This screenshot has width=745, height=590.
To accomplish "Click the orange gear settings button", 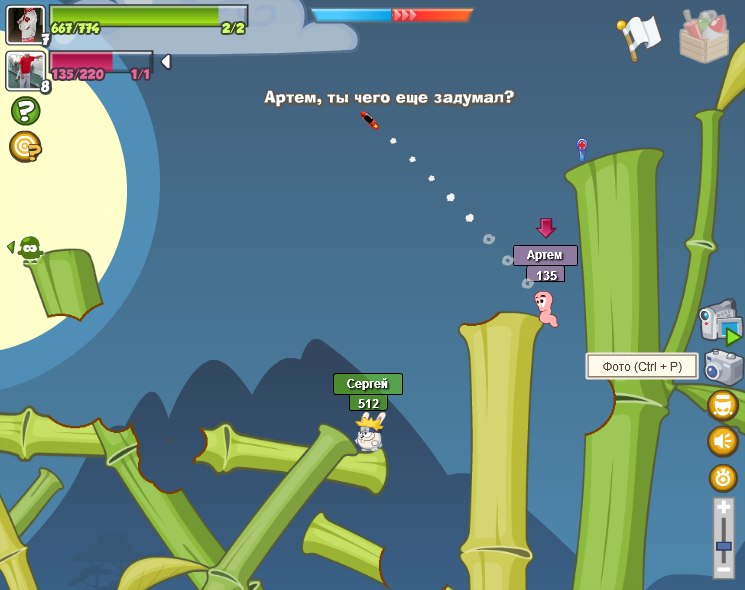I will coord(723,477).
